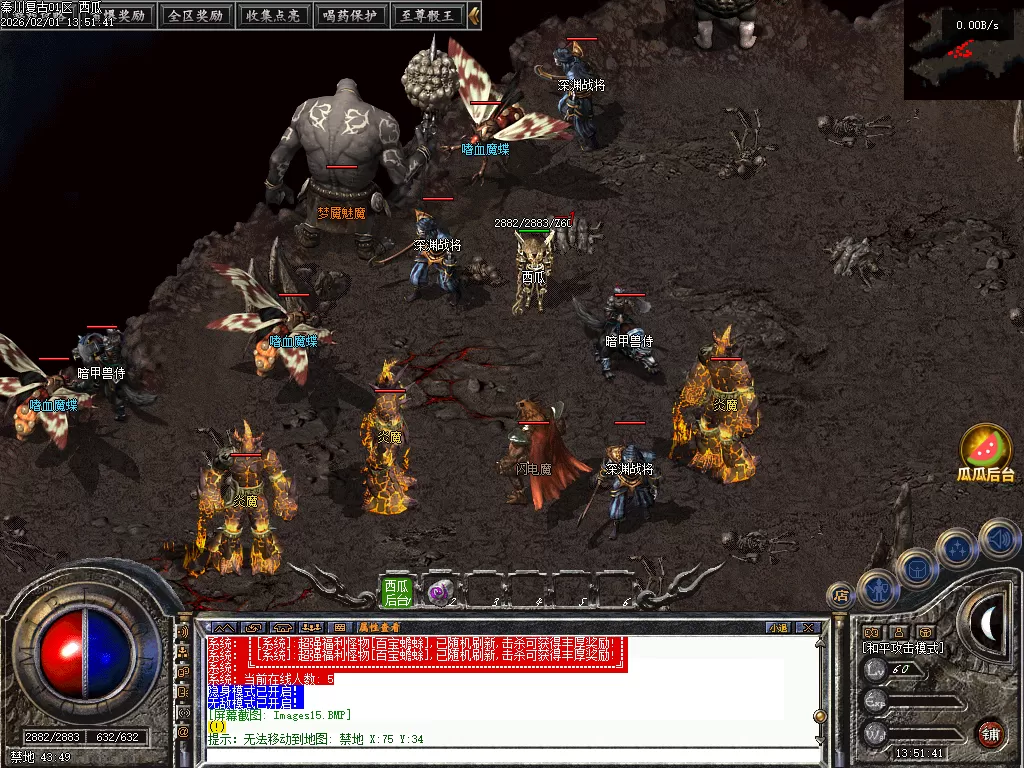Open the bag inventory round button

(916, 568)
